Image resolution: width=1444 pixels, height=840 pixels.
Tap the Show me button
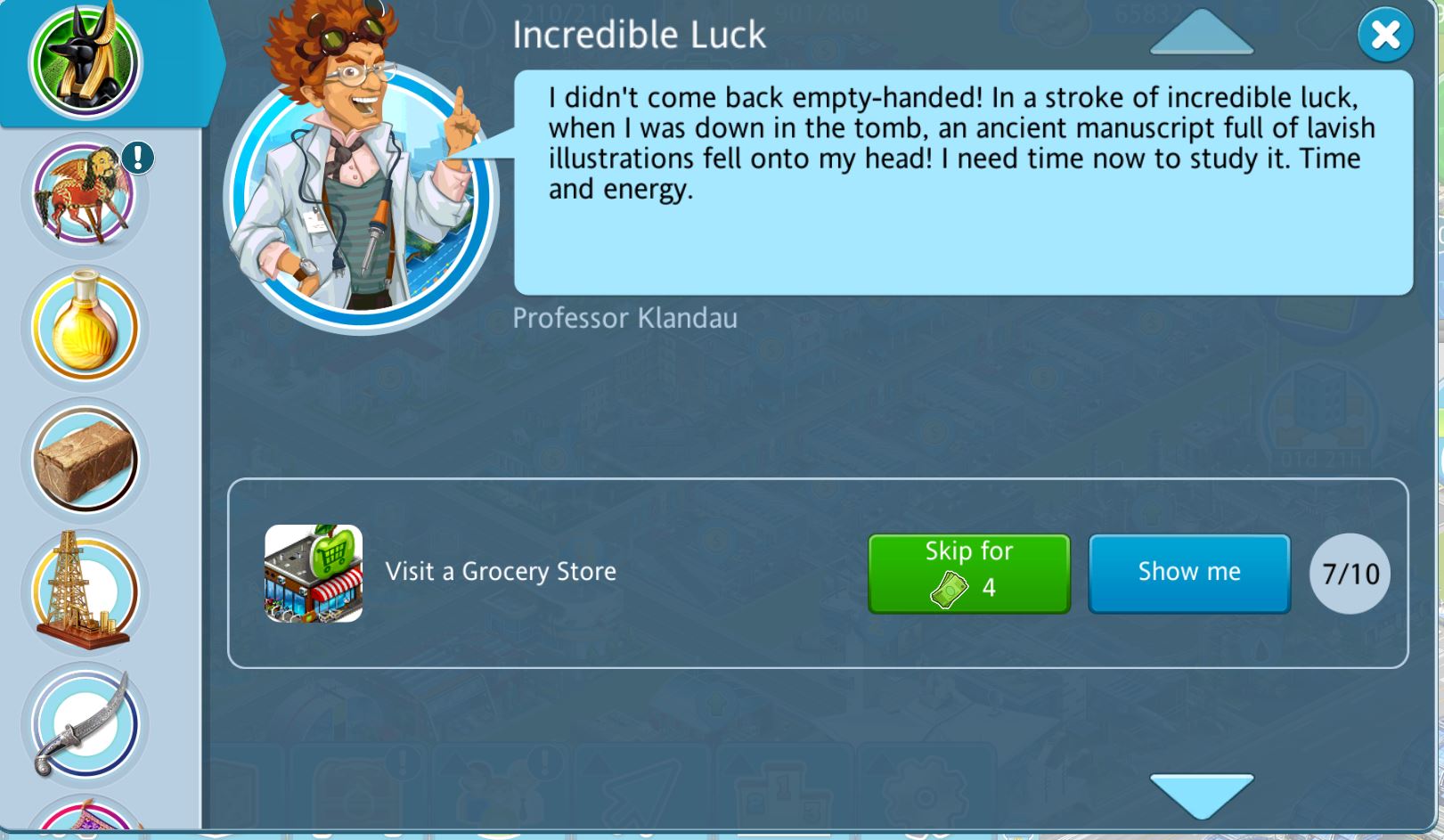click(x=1188, y=573)
